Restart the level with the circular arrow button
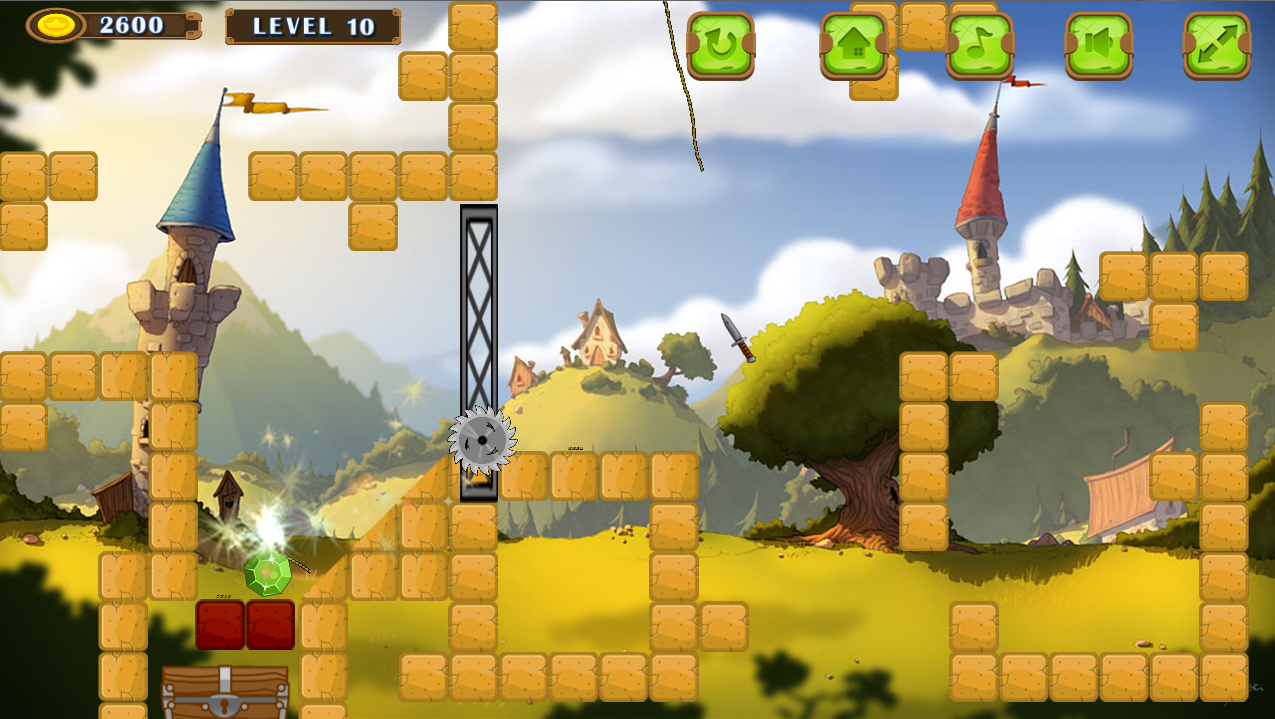The image size is (1275, 719). tap(720, 45)
